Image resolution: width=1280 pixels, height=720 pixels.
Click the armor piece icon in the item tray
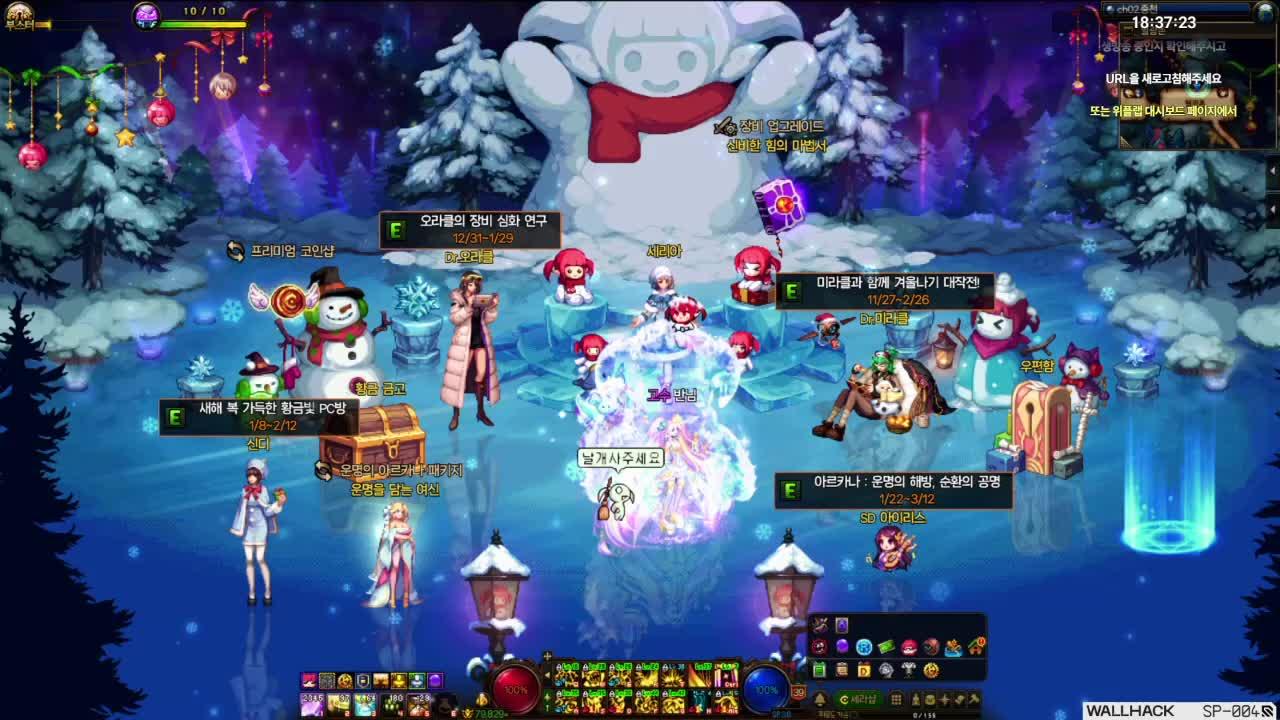pos(908,670)
